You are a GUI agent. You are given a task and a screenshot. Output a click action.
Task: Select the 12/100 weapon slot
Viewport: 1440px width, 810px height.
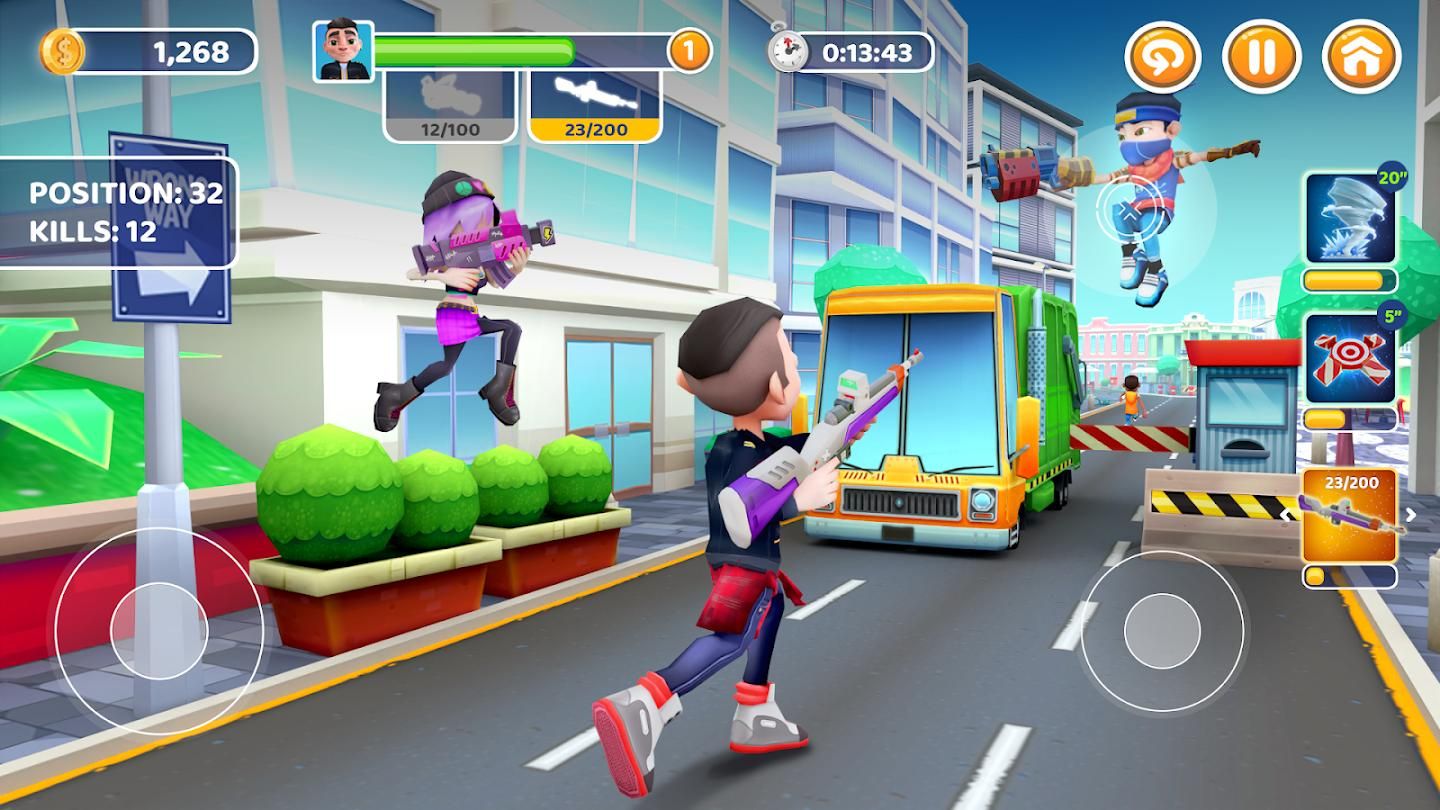(450, 105)
